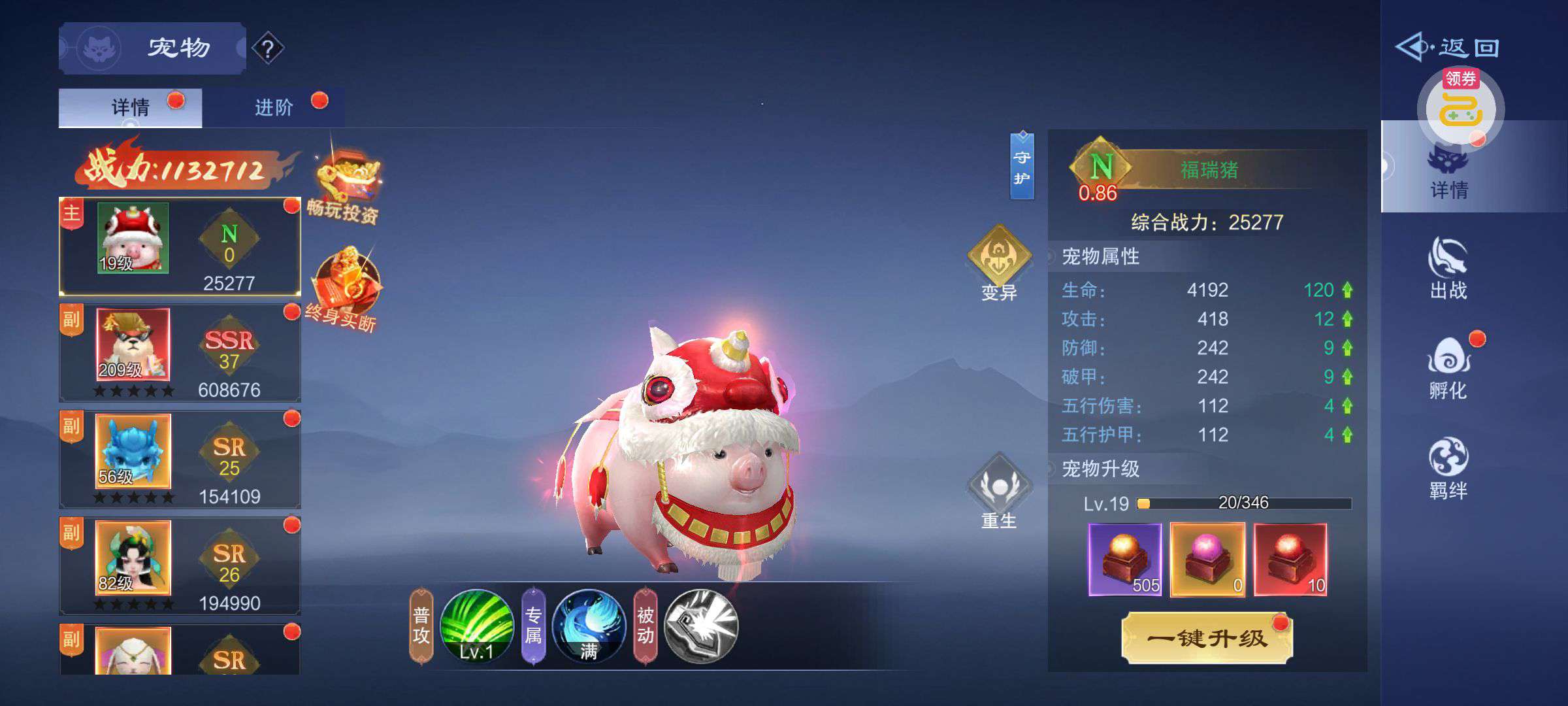Viewport: 1568px width, 706px height.
Task: Inspect the green Lv.1 basic attack skill
Action: (476, 626)
